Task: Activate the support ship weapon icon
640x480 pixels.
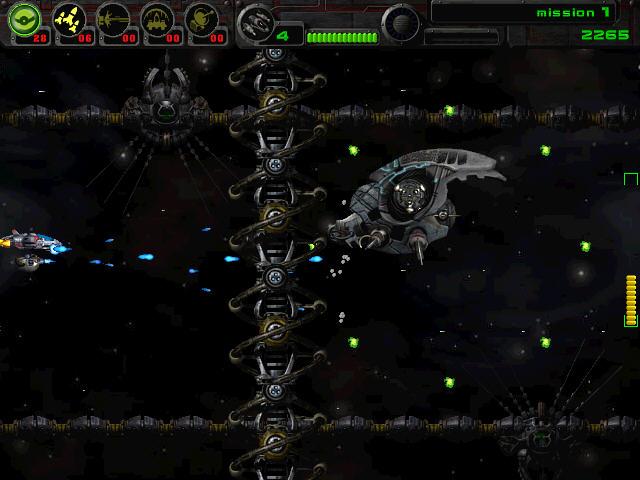Action: (x=158, y=19)
